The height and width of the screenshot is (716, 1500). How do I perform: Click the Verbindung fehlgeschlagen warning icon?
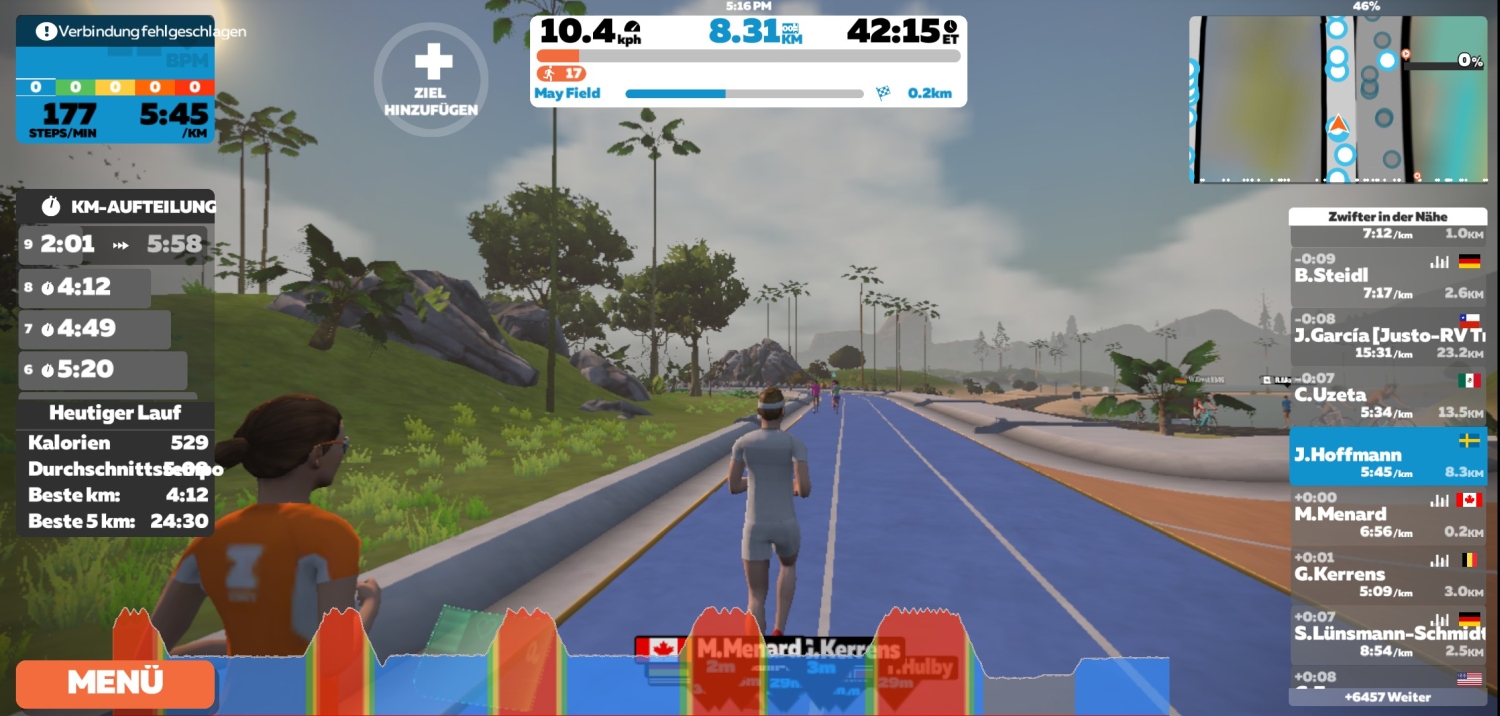(x=46, y=31)
